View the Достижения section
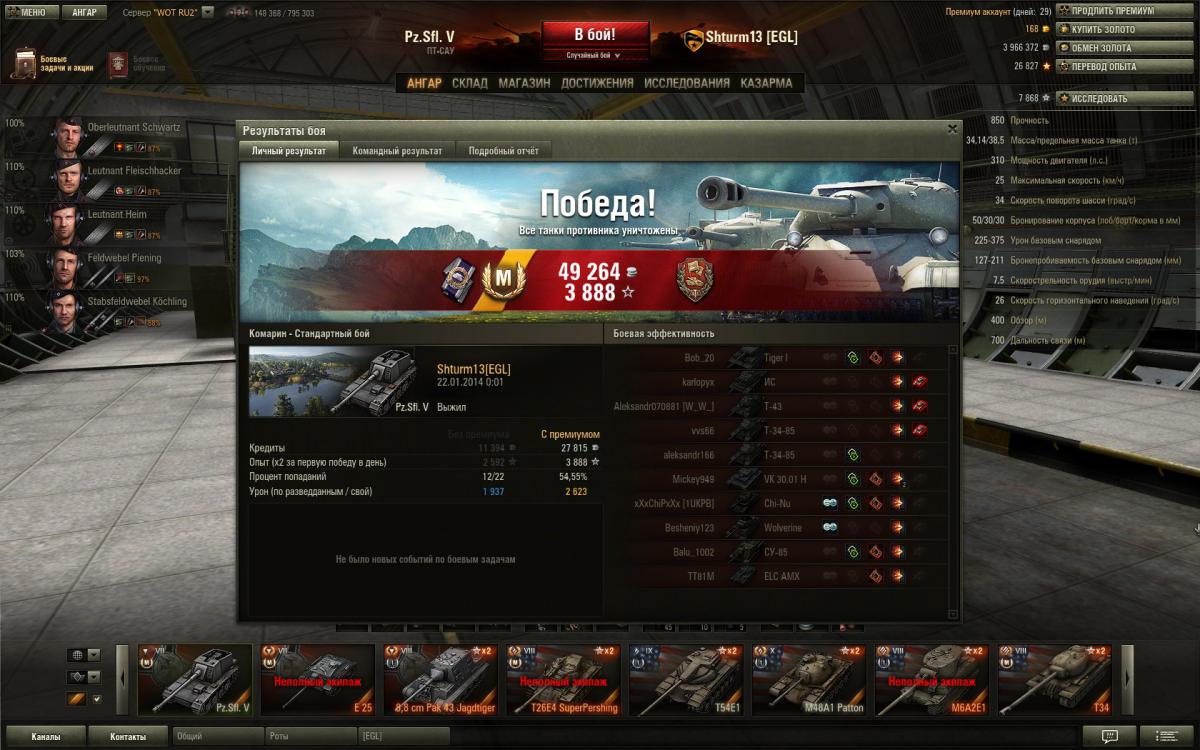Viewport: 1200px width, 750px height. tap(597, 83)
